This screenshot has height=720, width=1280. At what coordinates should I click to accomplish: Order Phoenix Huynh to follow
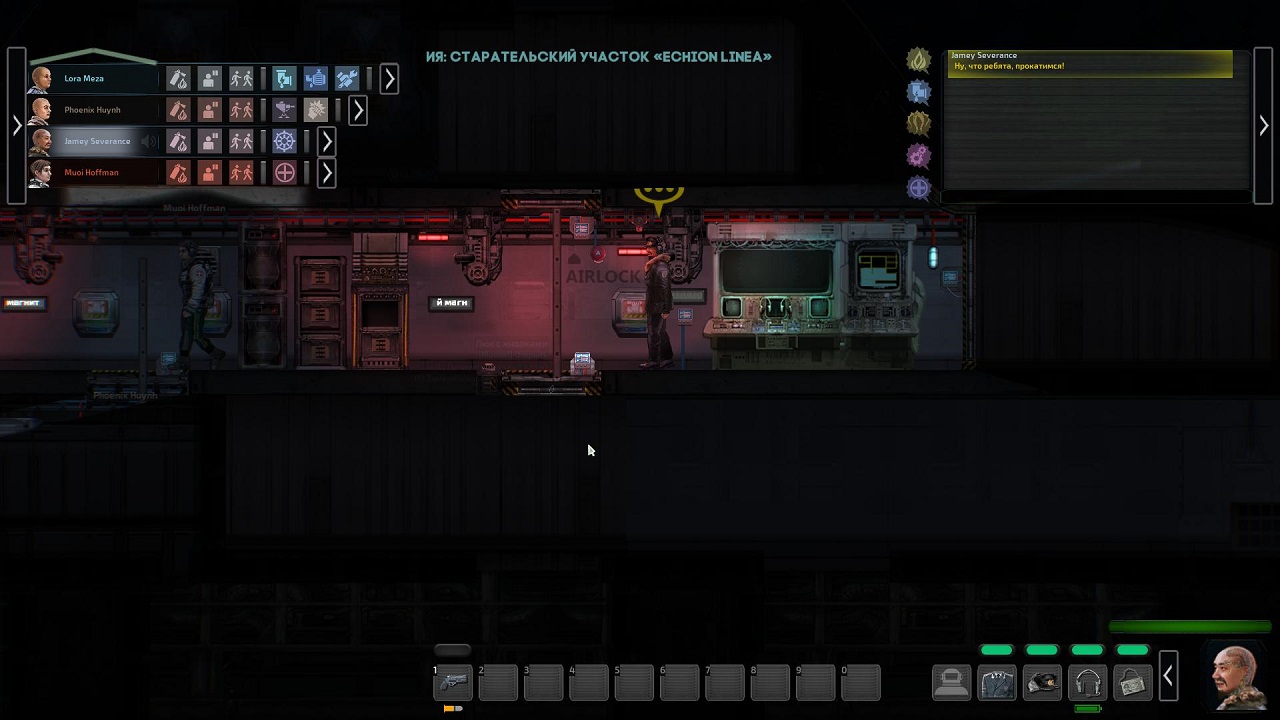(241, 110)
